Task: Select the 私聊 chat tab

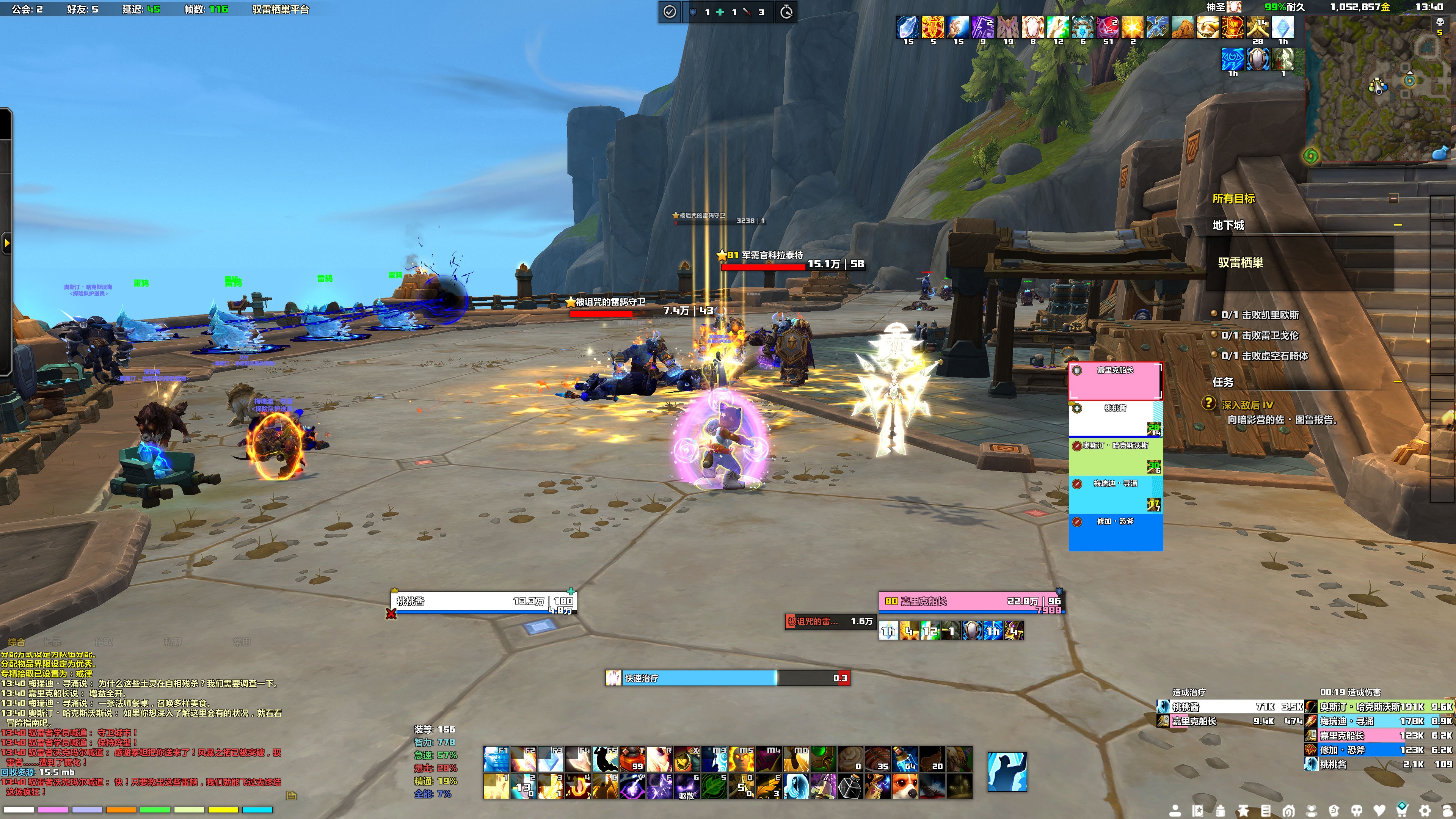Action: coord(173,642)
